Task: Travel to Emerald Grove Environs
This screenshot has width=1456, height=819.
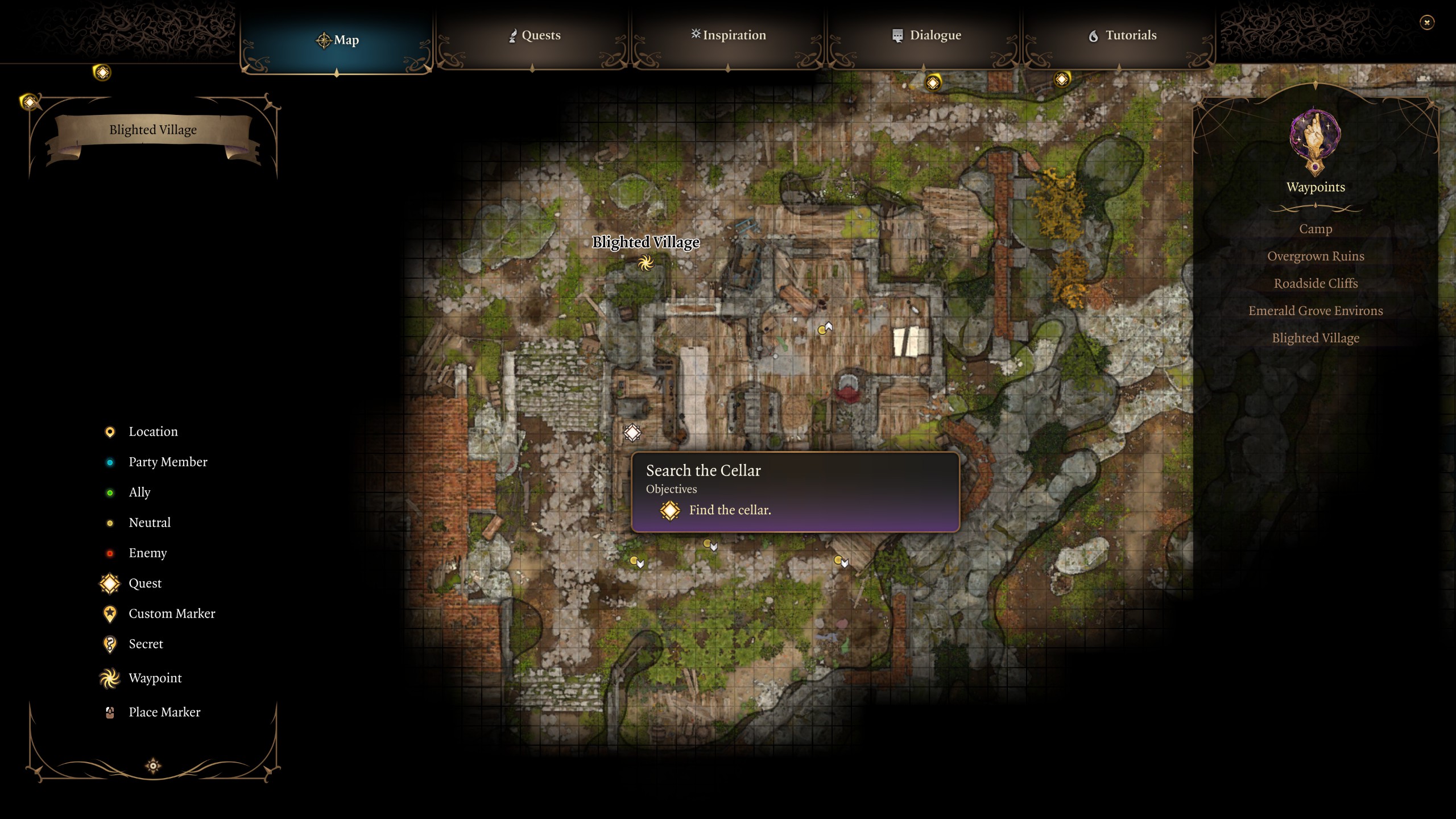Action: pyautogui.click(x=1315, y=311)
